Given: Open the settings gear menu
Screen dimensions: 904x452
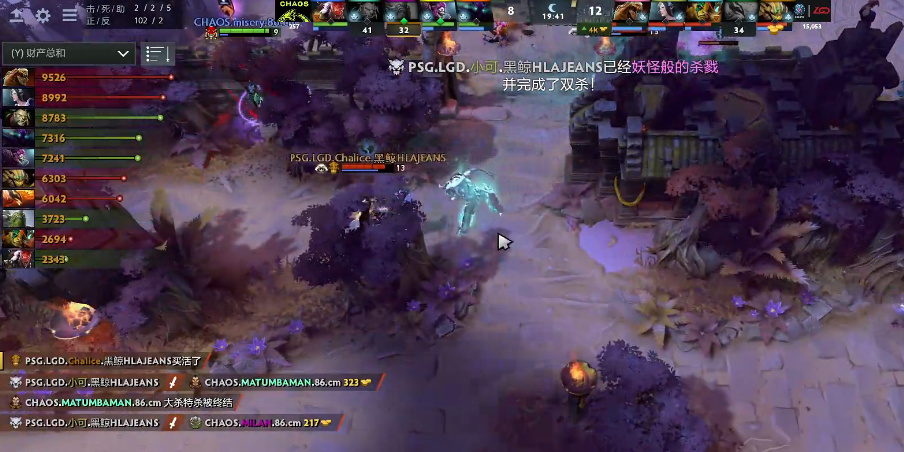Looking at the screenshot, I should (x=43, y=15).
